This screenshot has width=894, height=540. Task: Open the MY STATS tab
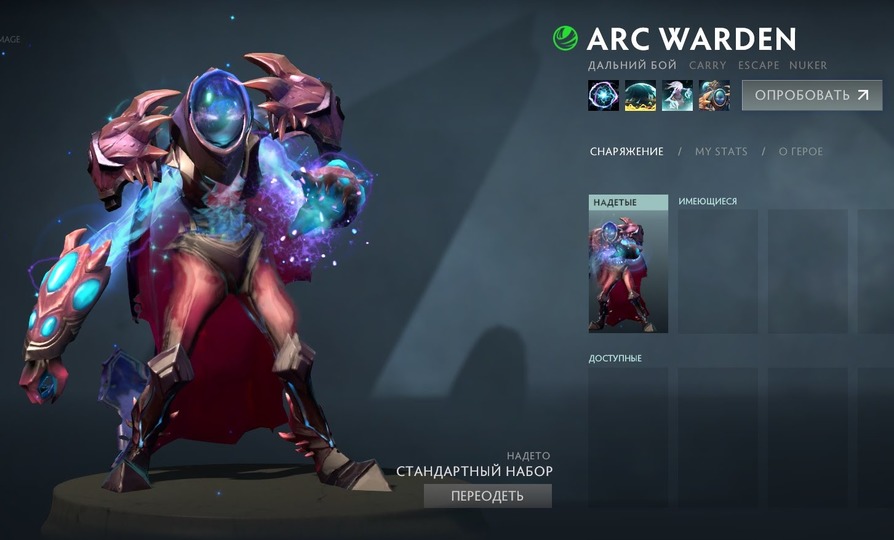pos(721,152)
